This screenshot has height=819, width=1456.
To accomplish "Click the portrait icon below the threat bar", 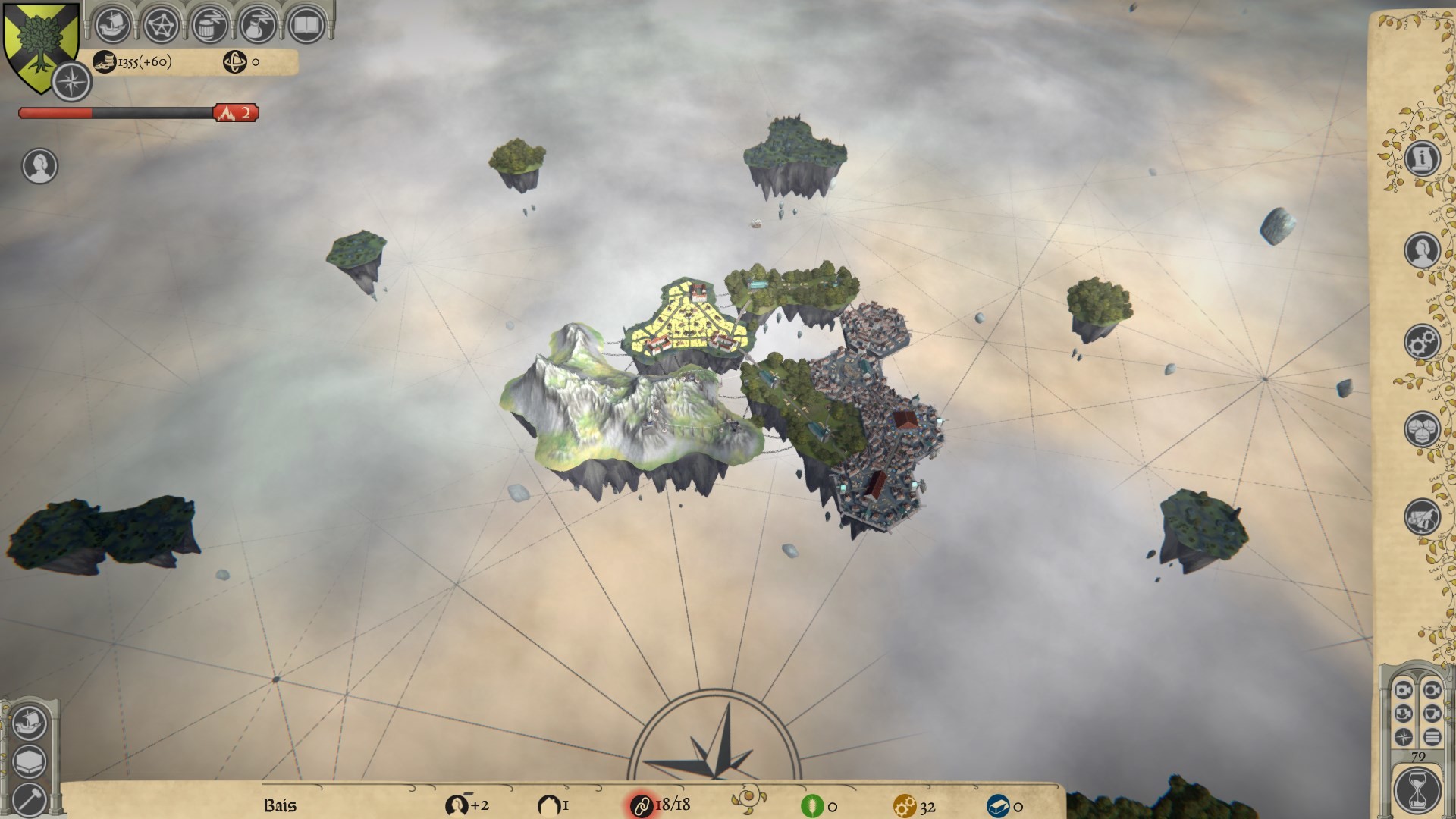I will 39,165.
